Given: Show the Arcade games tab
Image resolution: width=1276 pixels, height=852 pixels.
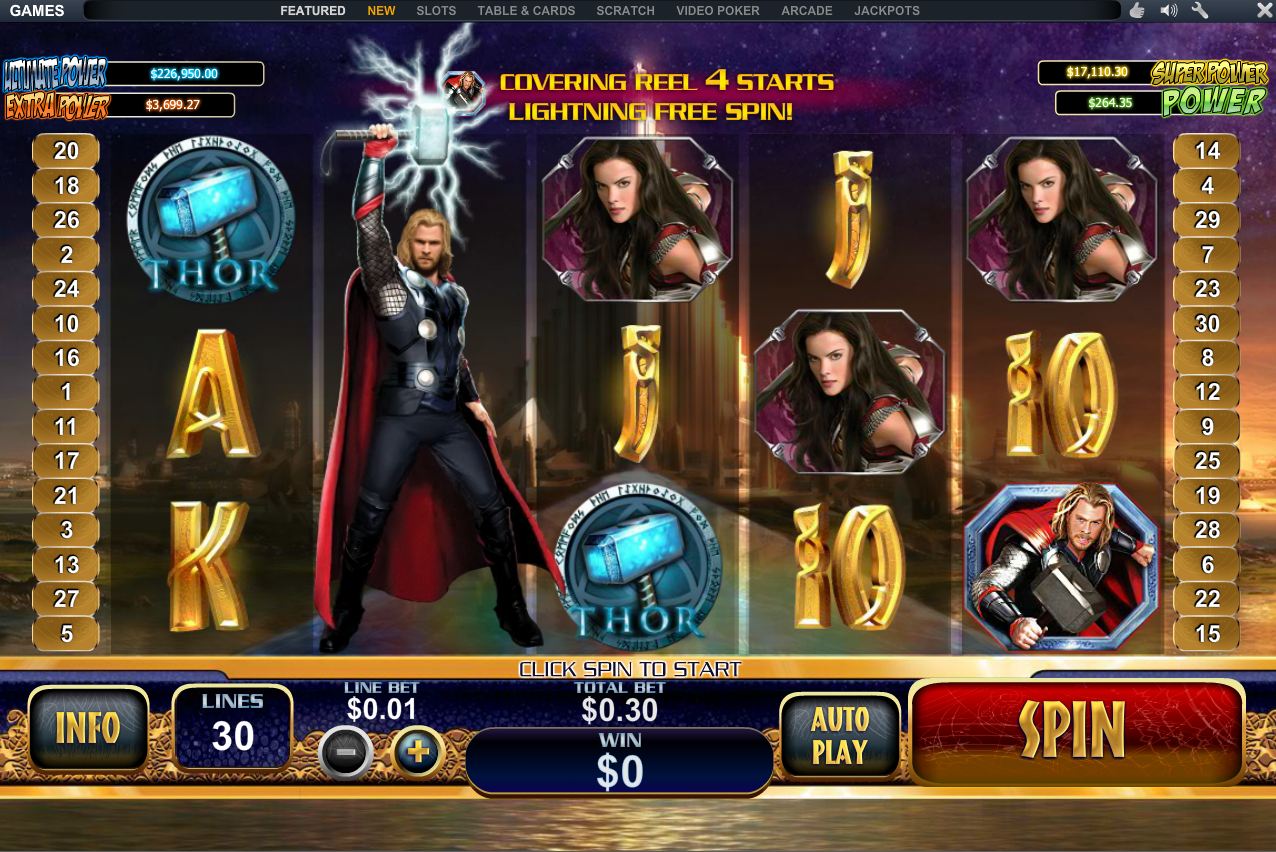Looking at the screenshot, I should pos(806,11).
